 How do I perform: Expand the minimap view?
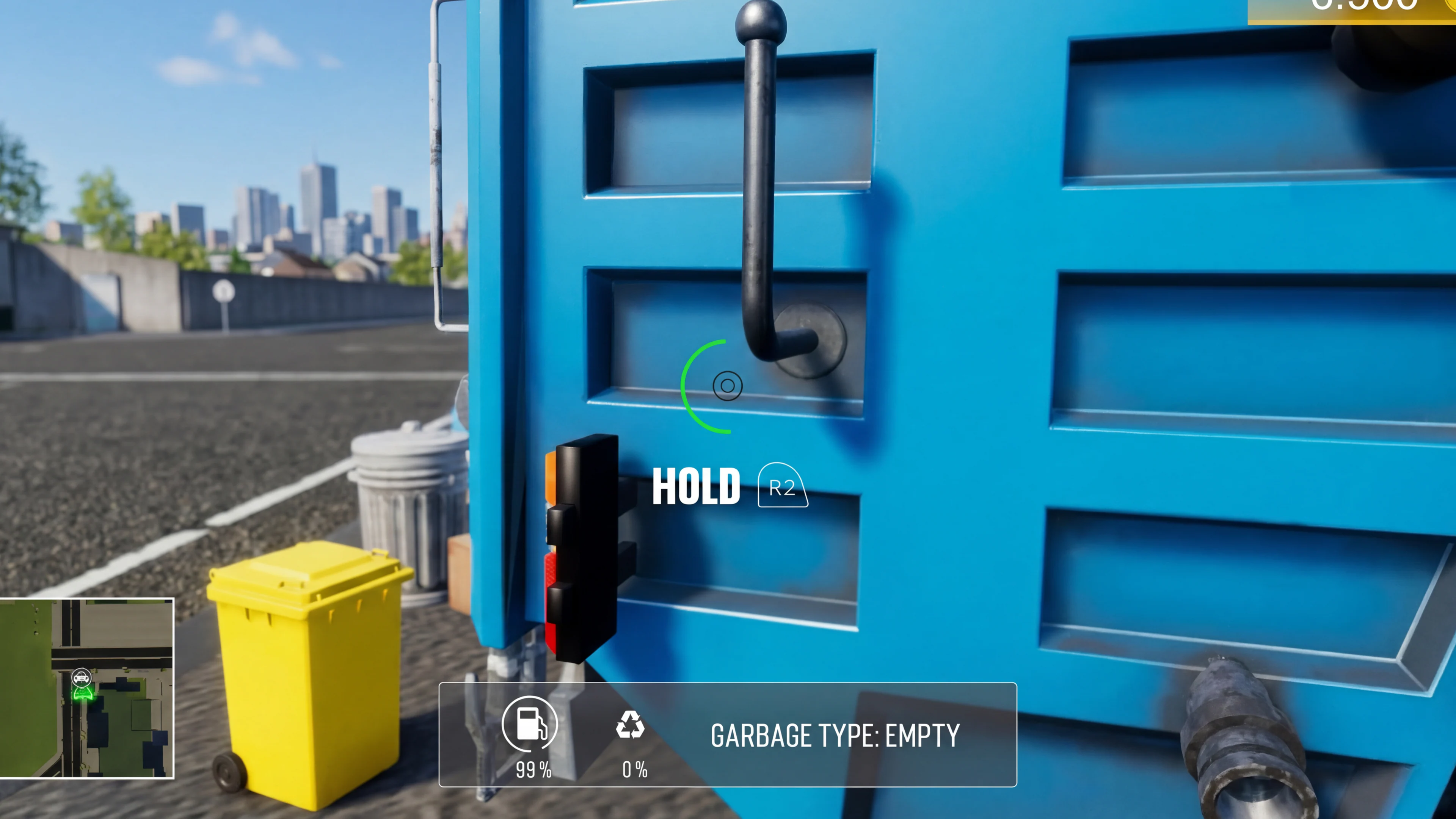pos(88,690)
